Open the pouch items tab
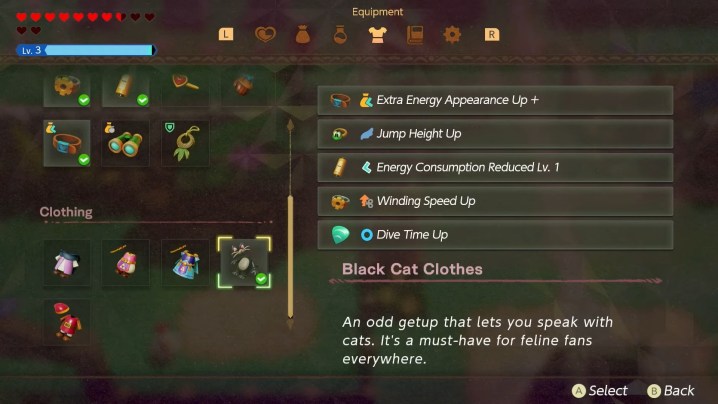This screenshot has width=718, height=404. point(301,35)
